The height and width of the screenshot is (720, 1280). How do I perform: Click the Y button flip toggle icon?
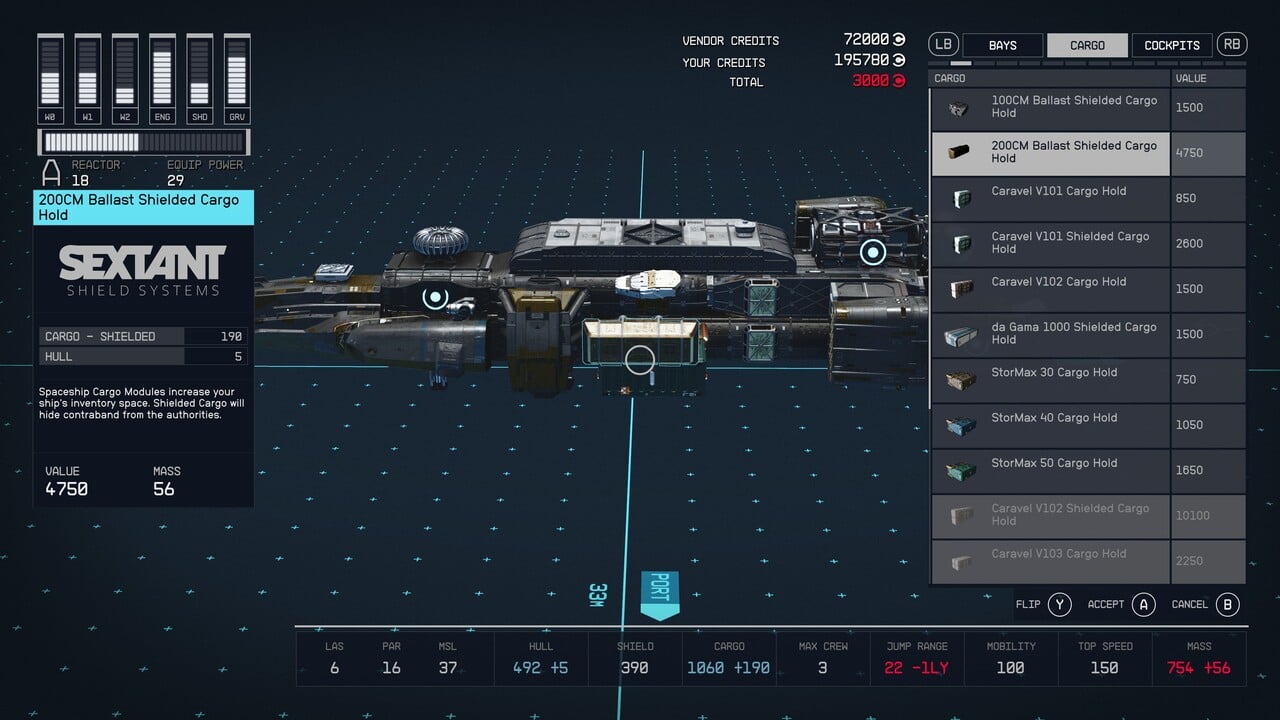pyautogui.click(x=1060, y=604)
